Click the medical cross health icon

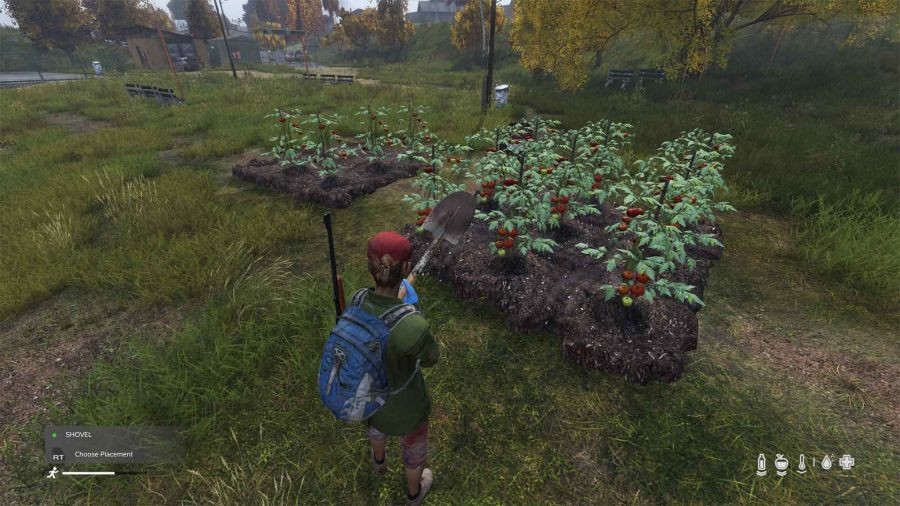pos(846,462)
